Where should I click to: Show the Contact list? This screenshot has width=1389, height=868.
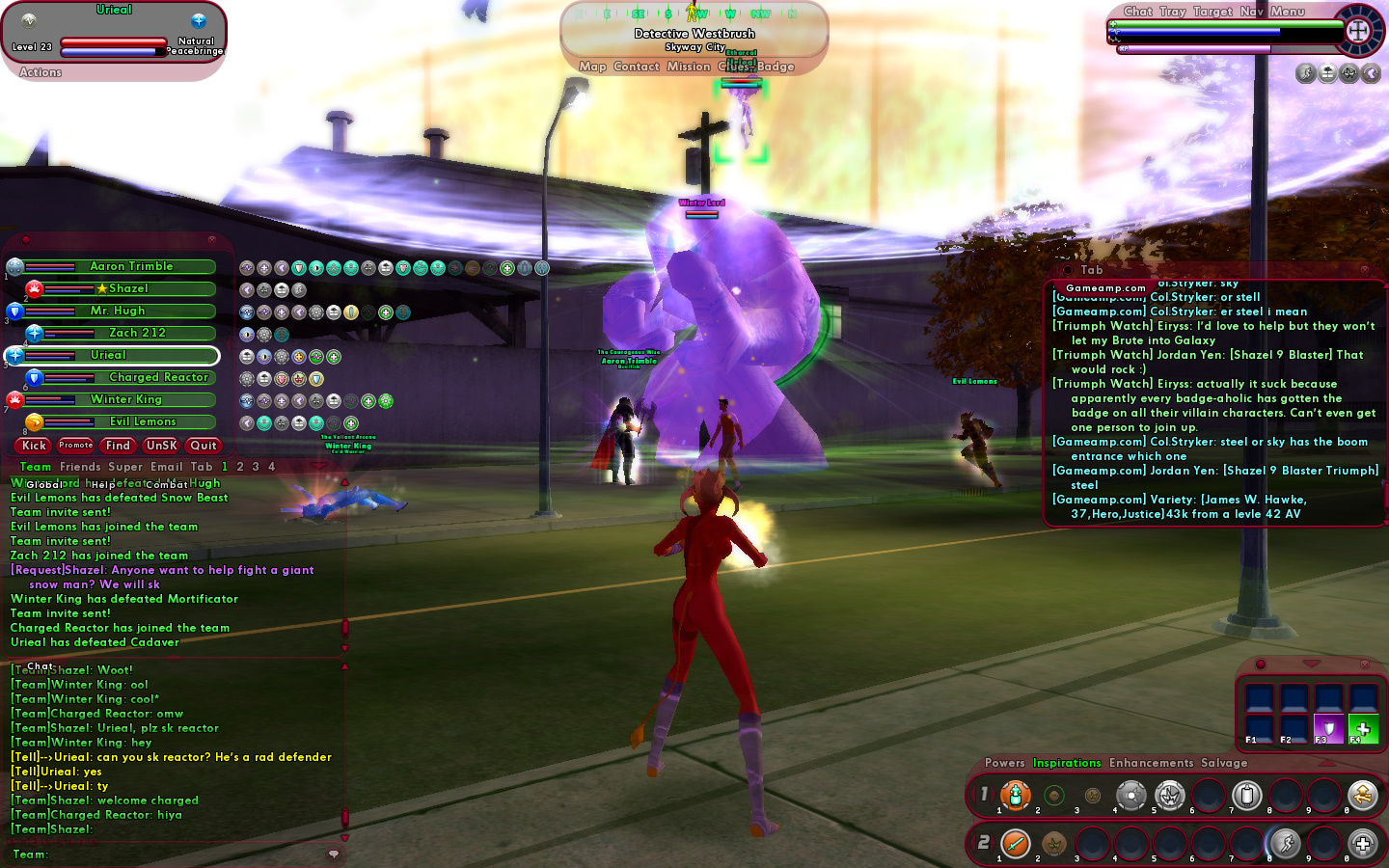(636, 67)
